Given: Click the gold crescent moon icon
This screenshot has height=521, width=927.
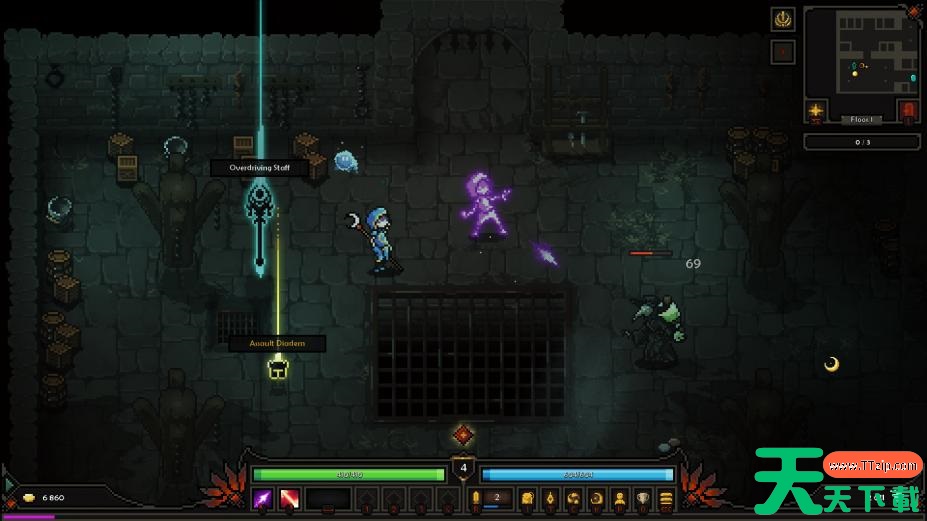Looking at the screenshot, I should [x=596, y=498].
